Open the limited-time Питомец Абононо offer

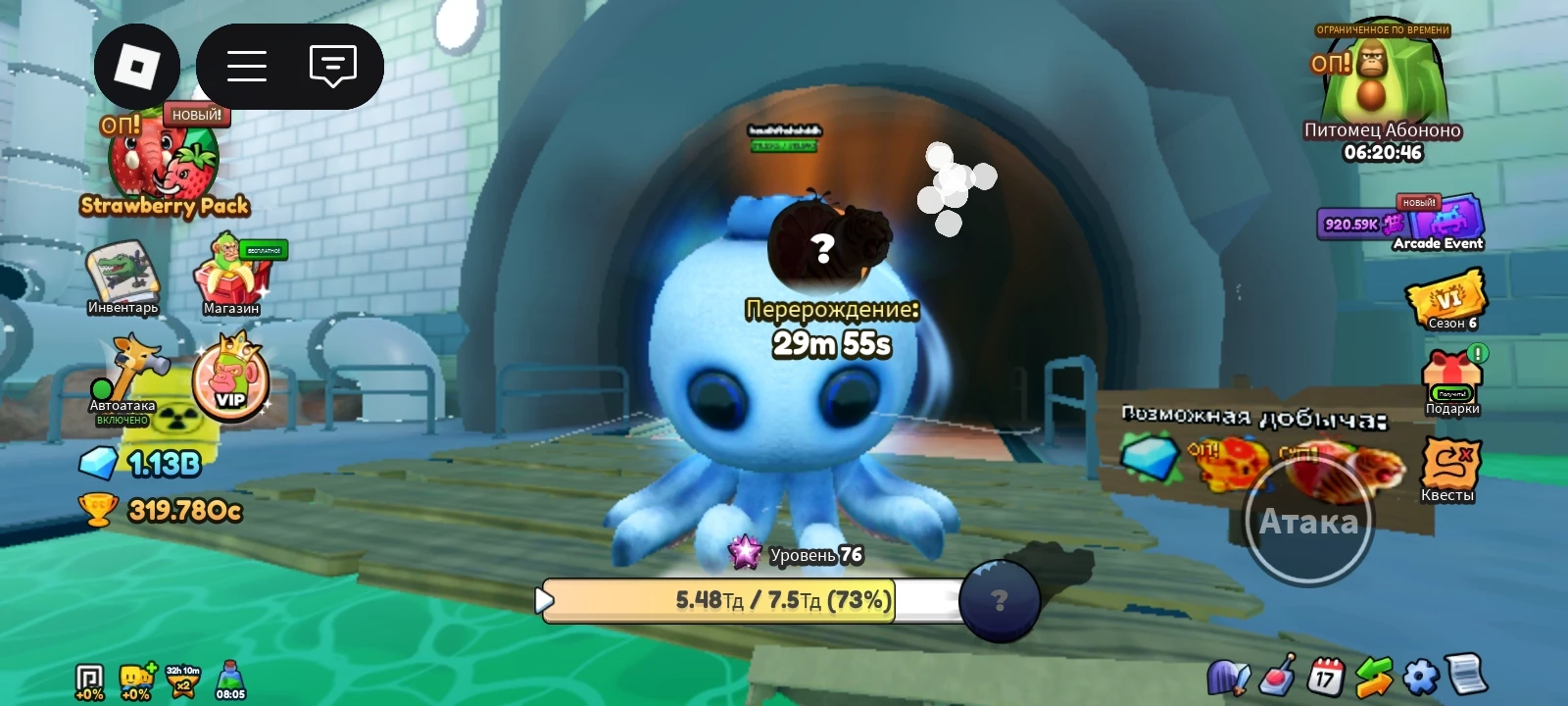point(1382,90)
